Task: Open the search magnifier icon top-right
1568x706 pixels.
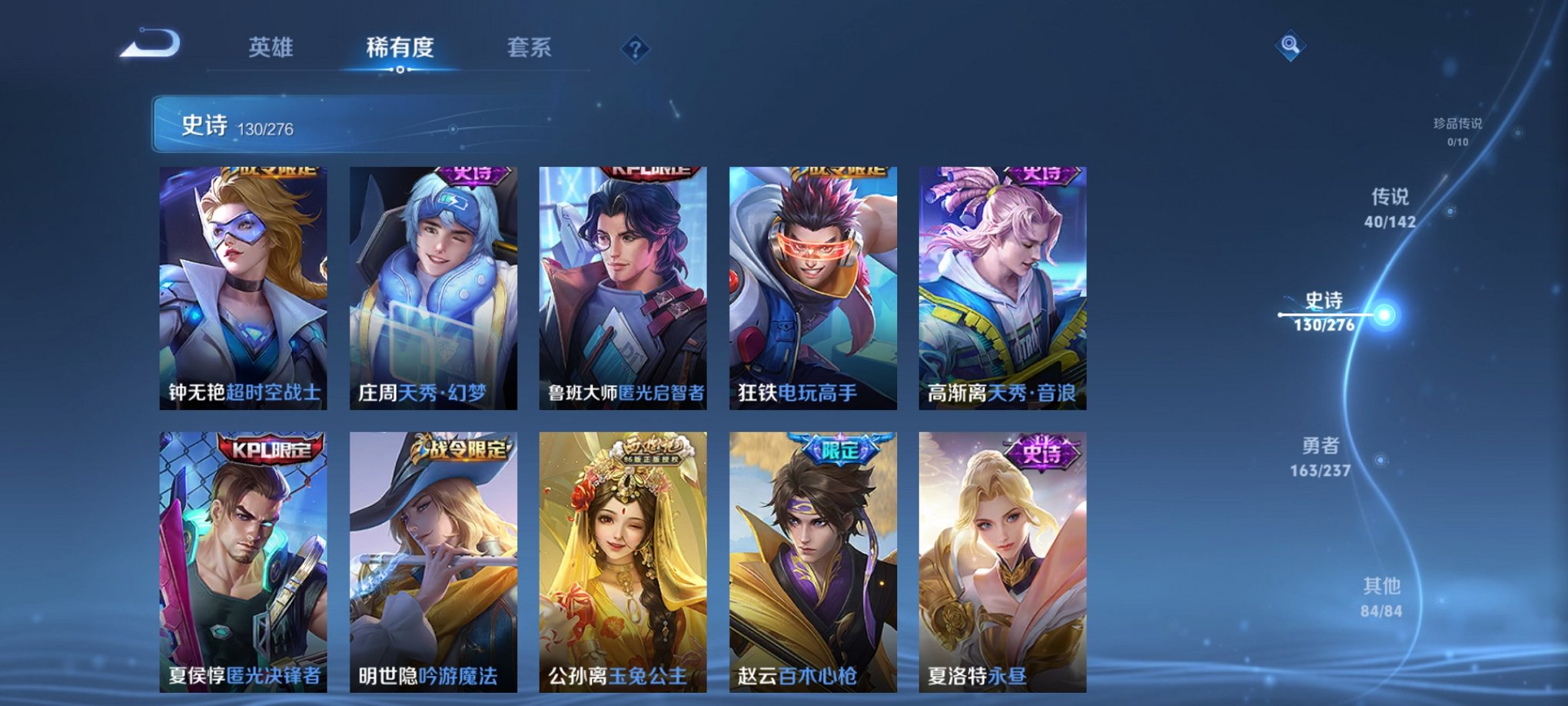Action: coord(1291,44)
